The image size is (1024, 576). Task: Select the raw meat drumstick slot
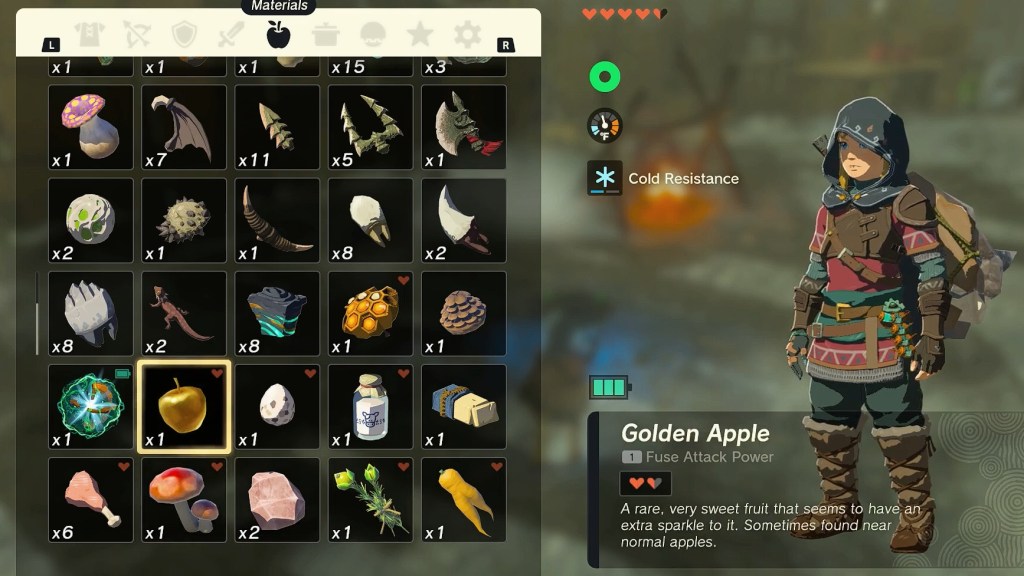click(x=91, y=500)
